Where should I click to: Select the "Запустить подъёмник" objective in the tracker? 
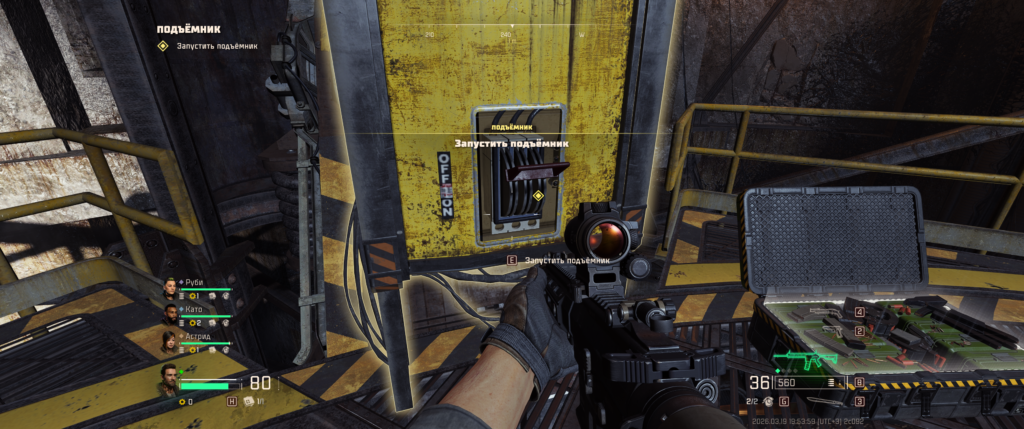coord(216,45)
